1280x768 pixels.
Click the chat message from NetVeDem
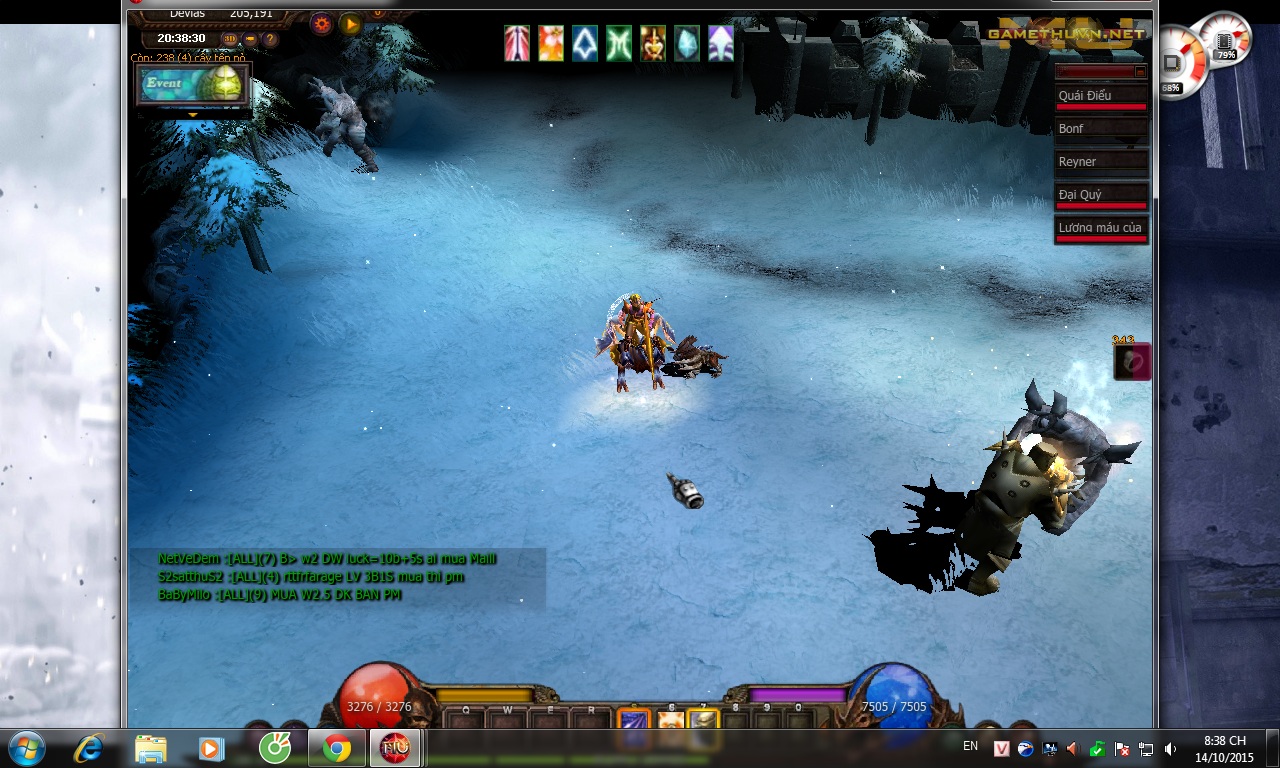tap(327, 558)
